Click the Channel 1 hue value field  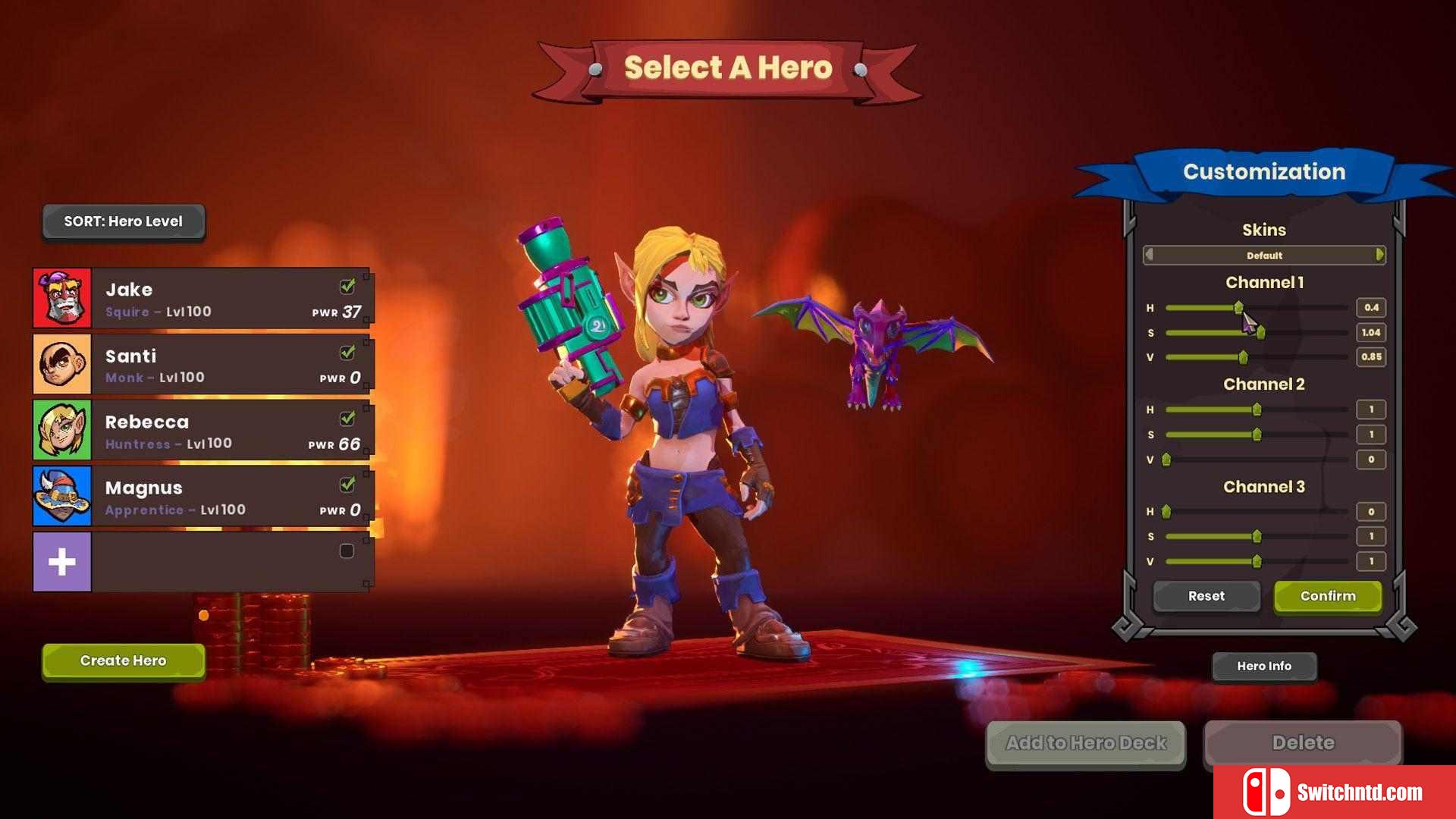(x=1371, y=308)
